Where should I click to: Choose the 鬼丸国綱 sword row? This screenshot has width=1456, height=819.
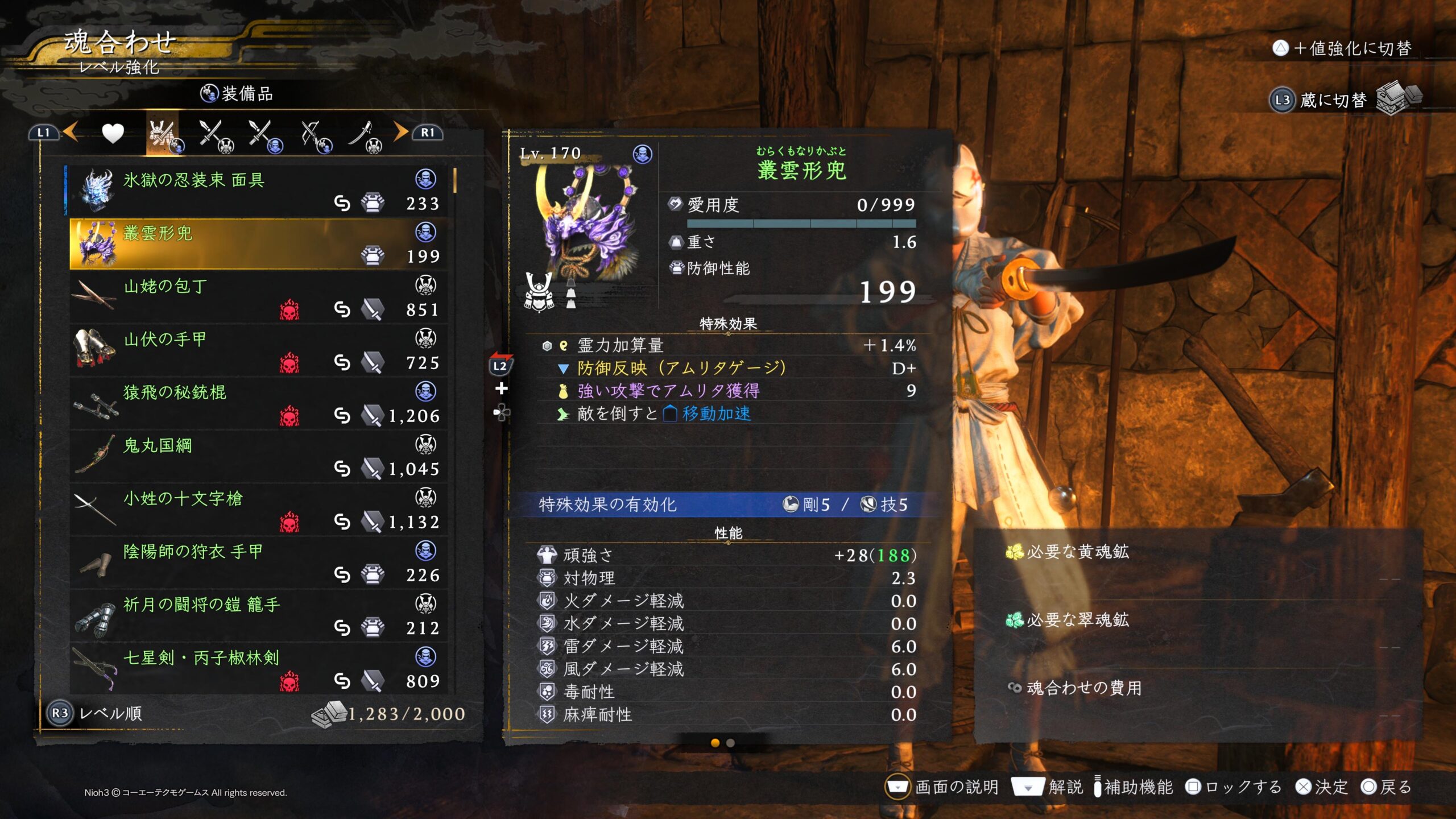tap(257, 456)
